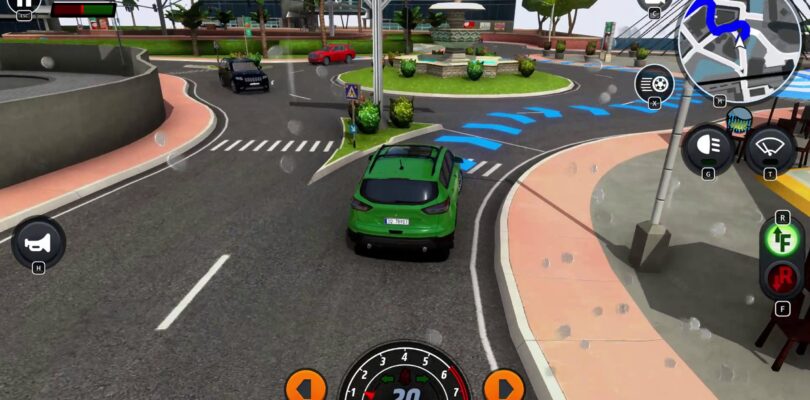
Task: Activate the left turn signal
Action: click(305, 385)
